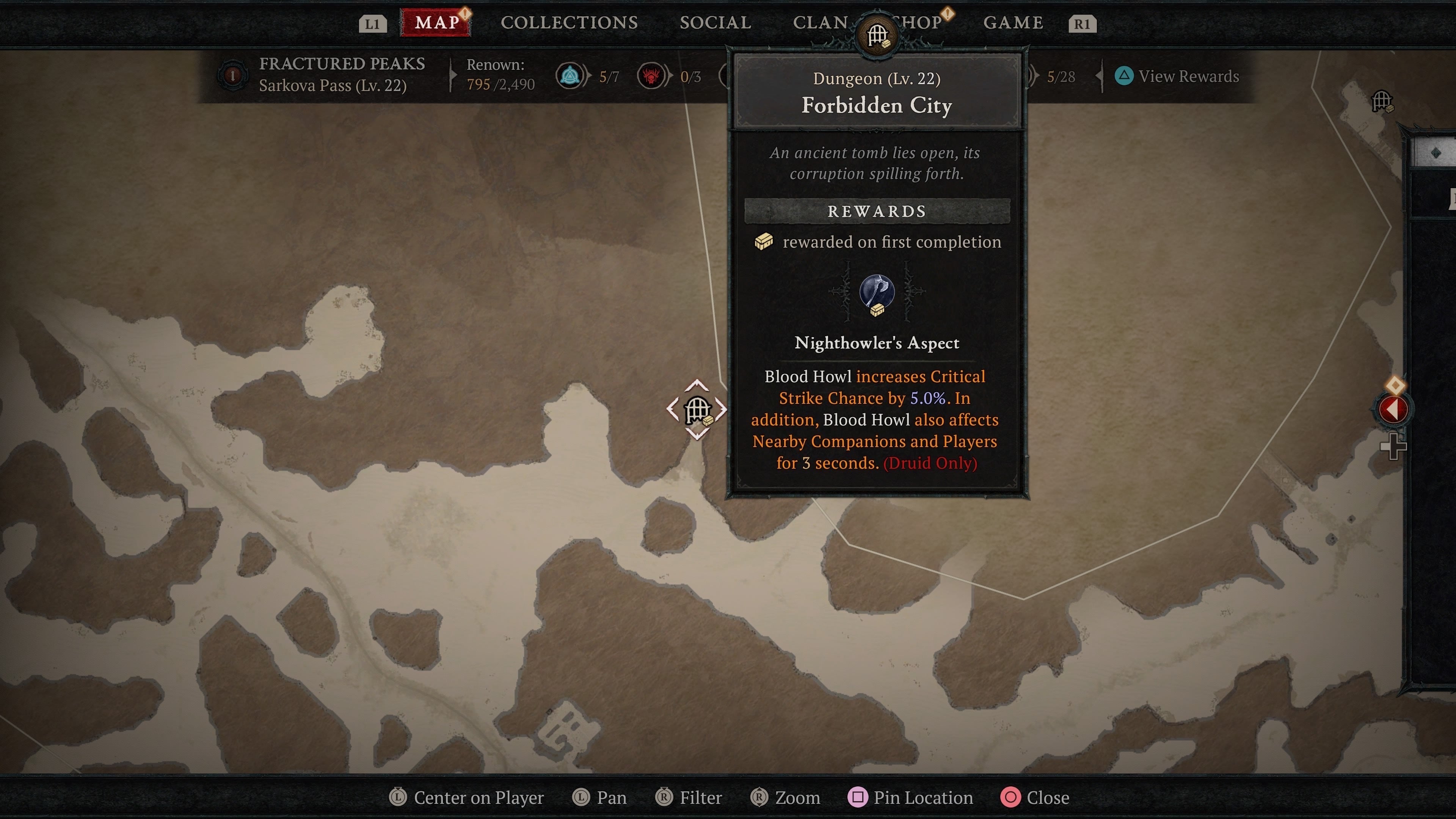The width and height of the screenshot is (1456, 819).
Task: Select the waypoints progress icon showing 5/7
Action: 570,76
